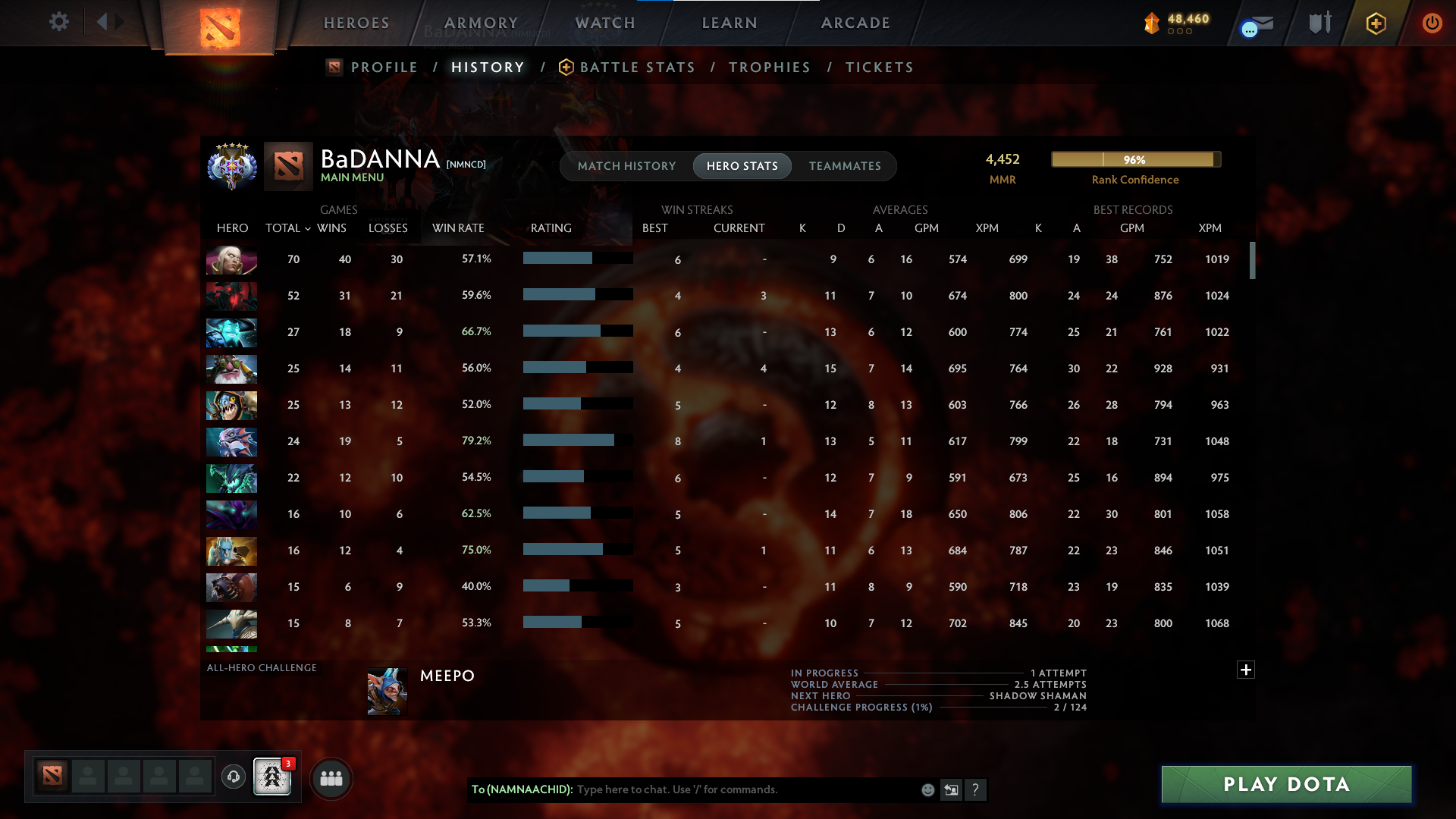The height and width of the screenshot is (819, 1456).
Task: Select the HERO STATS toggle button
Action: click(742, 166)
